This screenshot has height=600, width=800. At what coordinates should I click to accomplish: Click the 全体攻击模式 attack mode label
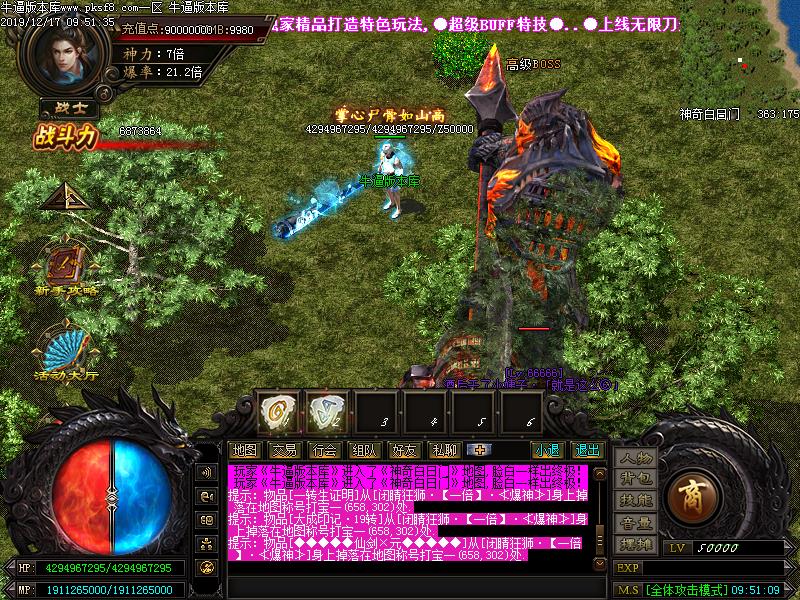685,590
